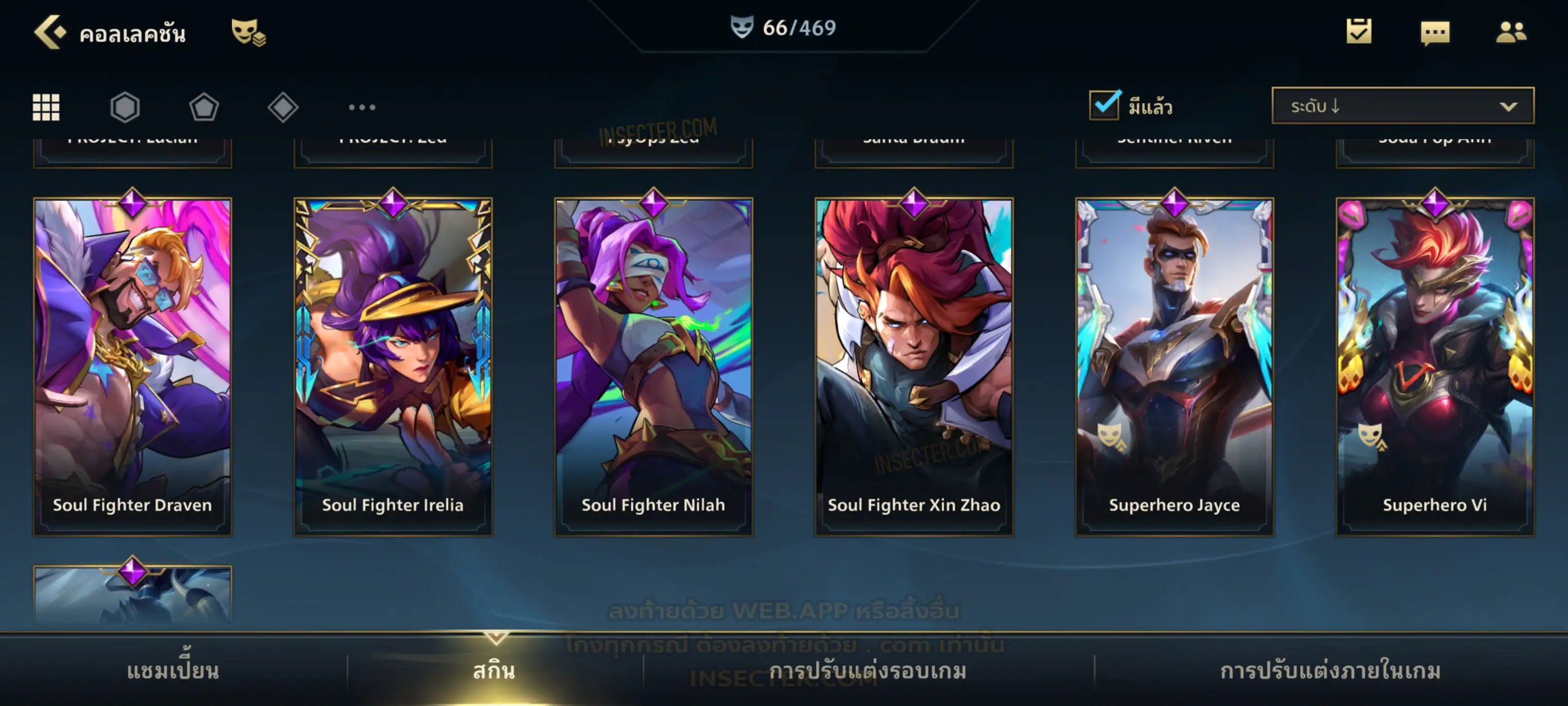Show the friends list icon

1510,32
